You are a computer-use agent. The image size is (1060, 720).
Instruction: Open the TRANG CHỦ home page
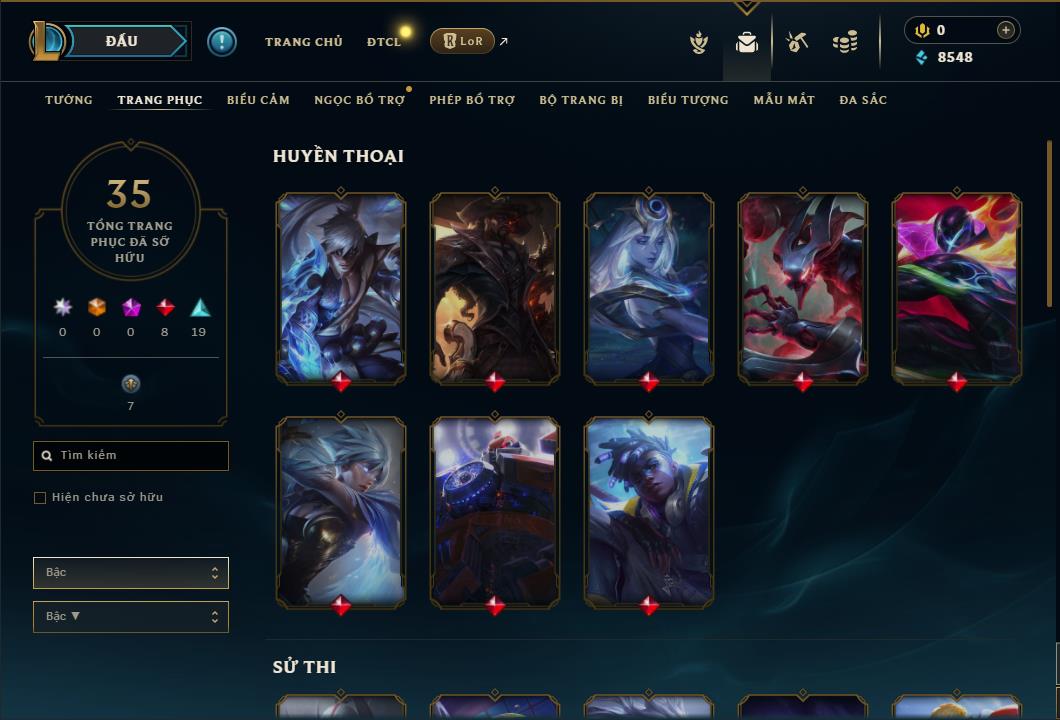coord(303,42)
